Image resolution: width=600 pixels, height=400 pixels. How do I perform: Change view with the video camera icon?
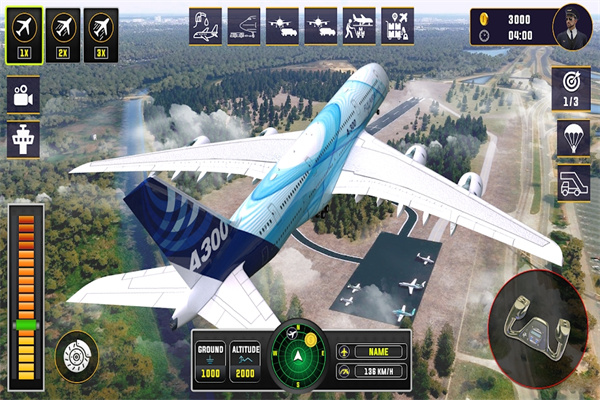(x=22, y=96)
